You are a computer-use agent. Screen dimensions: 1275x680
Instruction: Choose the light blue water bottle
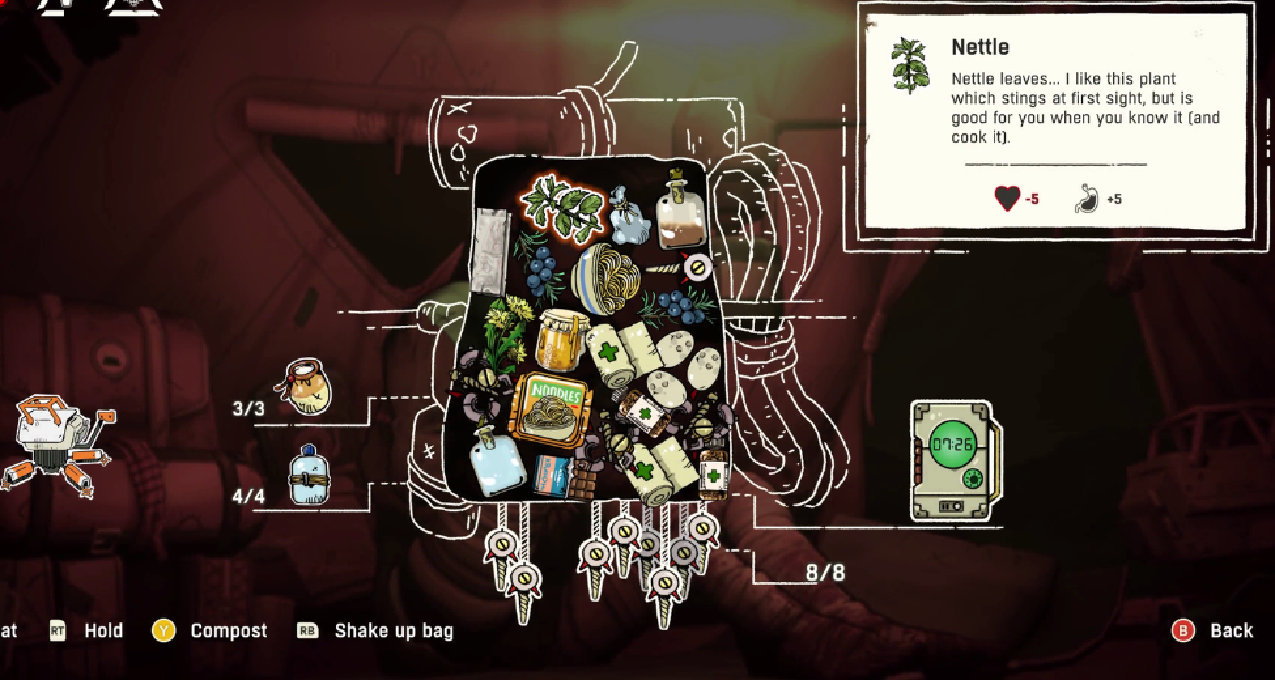497,462
